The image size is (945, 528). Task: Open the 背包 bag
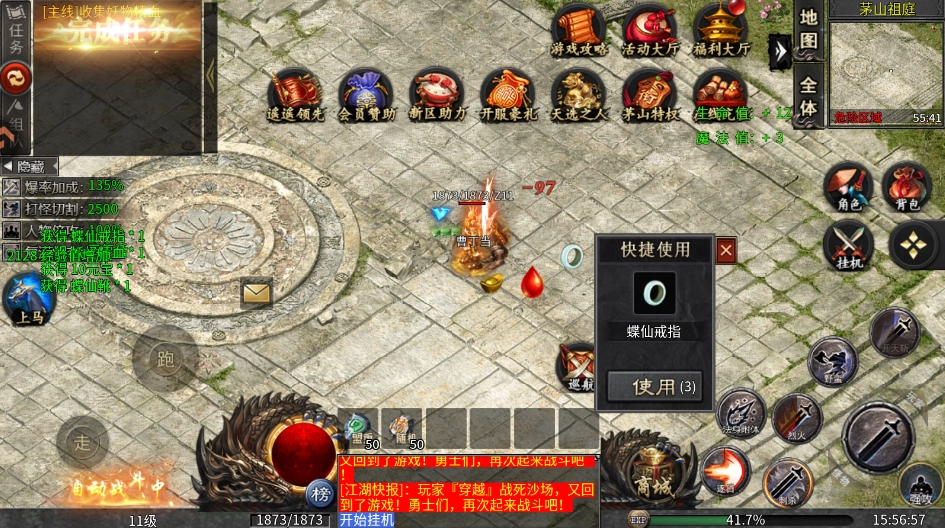[x=907, y=187]
